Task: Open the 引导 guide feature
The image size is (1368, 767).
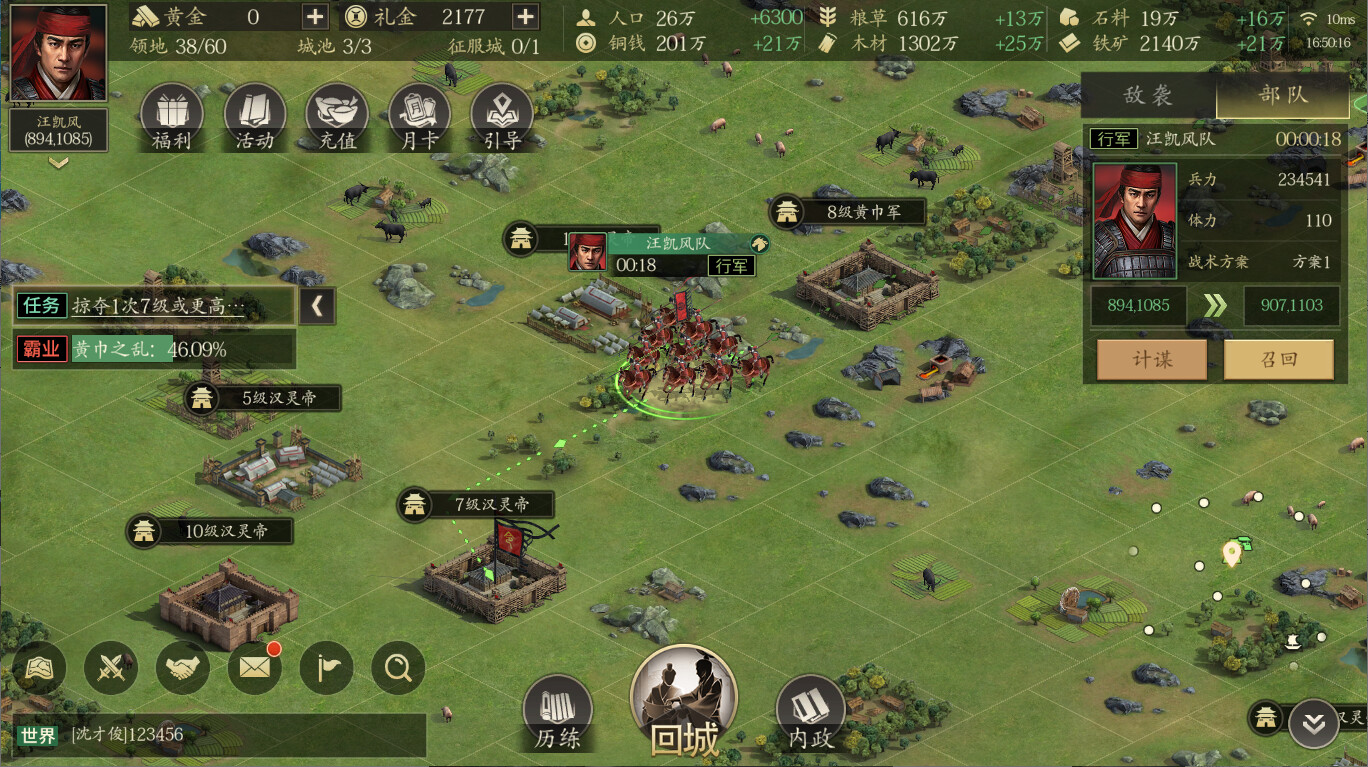Action: (x=501, y=115)
